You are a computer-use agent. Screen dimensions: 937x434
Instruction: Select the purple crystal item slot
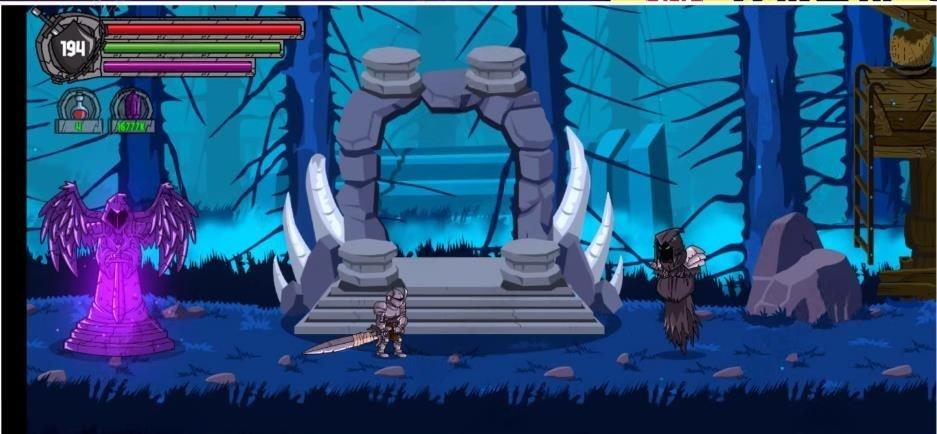point(130,108)
